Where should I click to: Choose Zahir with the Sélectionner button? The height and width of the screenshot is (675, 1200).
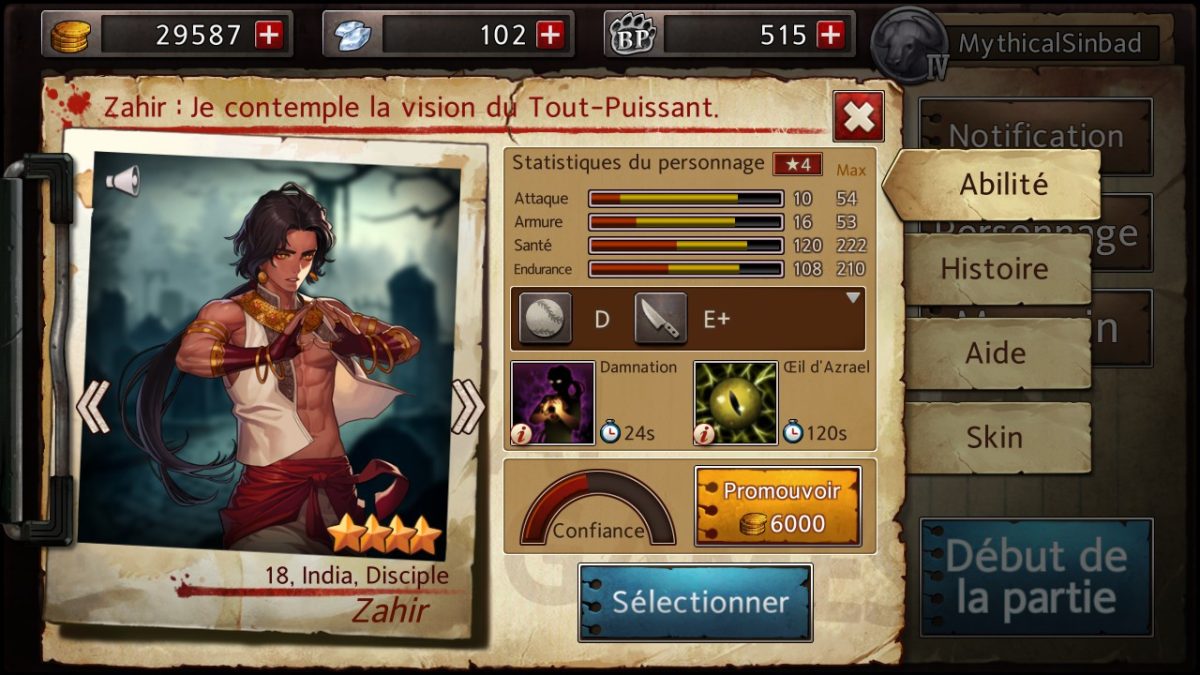[695, 602]
